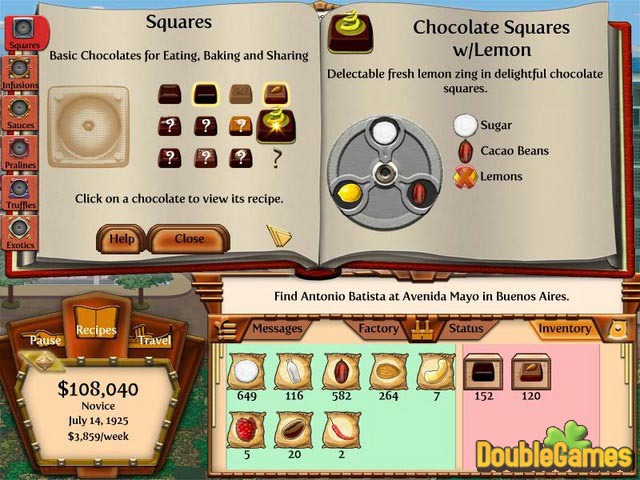The image size is (640, 480).
Task: View the selected lemon chocolate square recipe
Action: tap(275, 123)
